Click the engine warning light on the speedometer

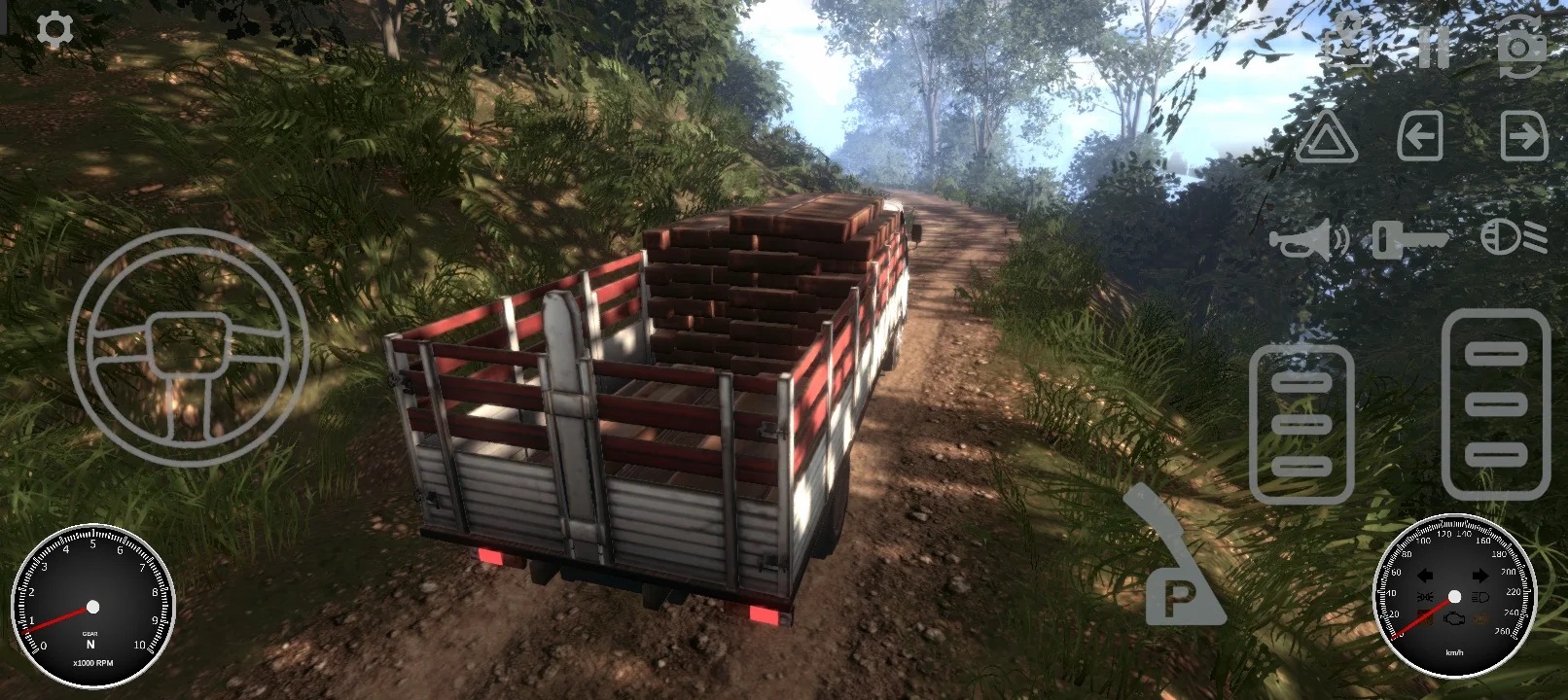[x=1452, y=617]
